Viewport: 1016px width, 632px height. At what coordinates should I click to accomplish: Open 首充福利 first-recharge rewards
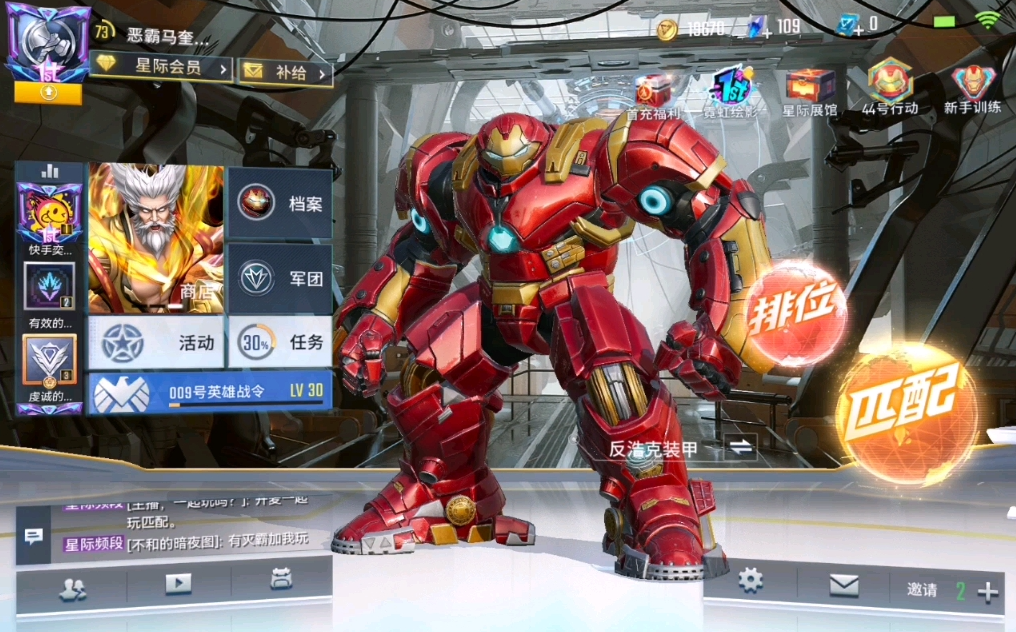coord(653,93)
